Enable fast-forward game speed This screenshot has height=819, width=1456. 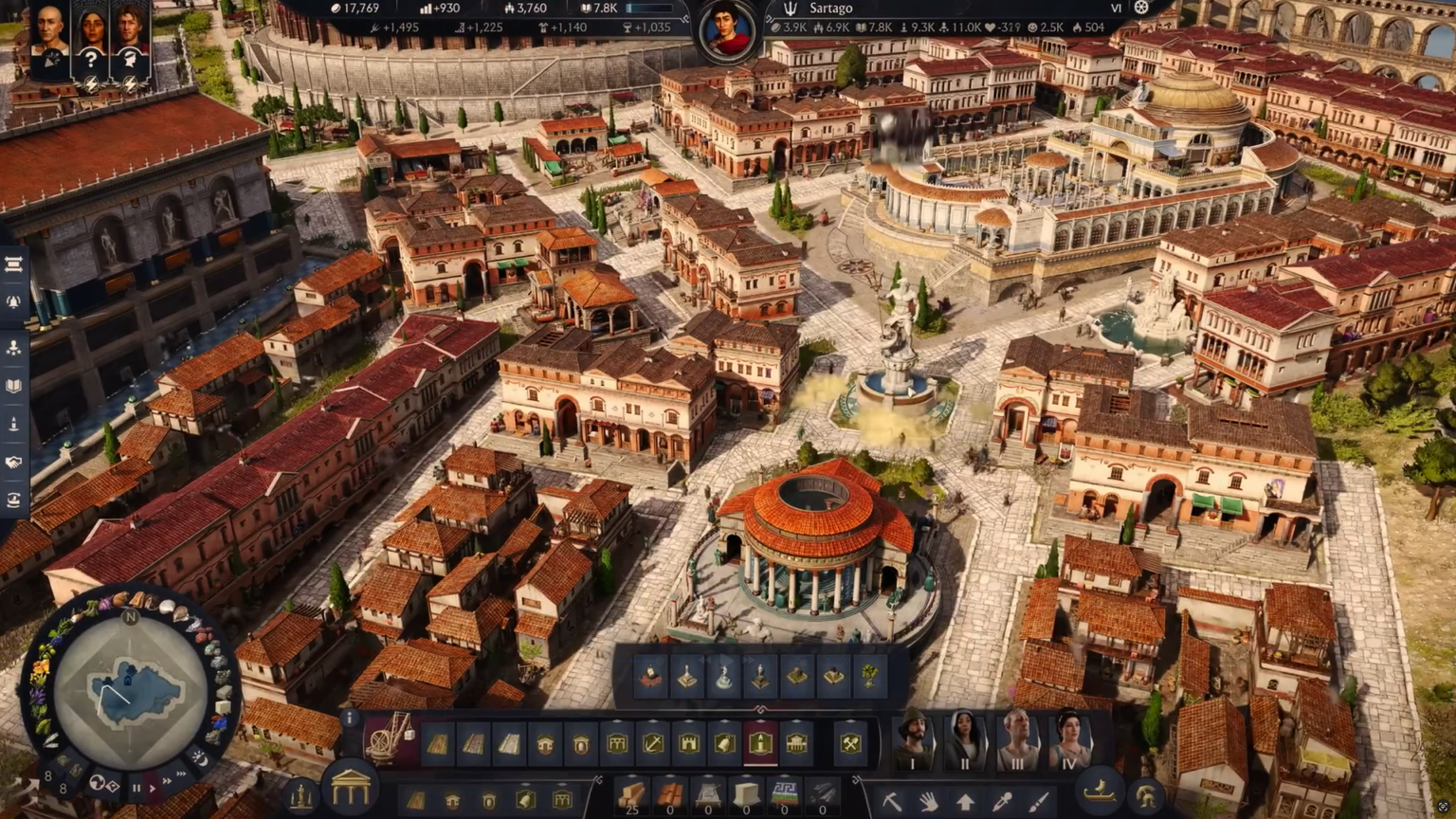[x=168, y=781]
